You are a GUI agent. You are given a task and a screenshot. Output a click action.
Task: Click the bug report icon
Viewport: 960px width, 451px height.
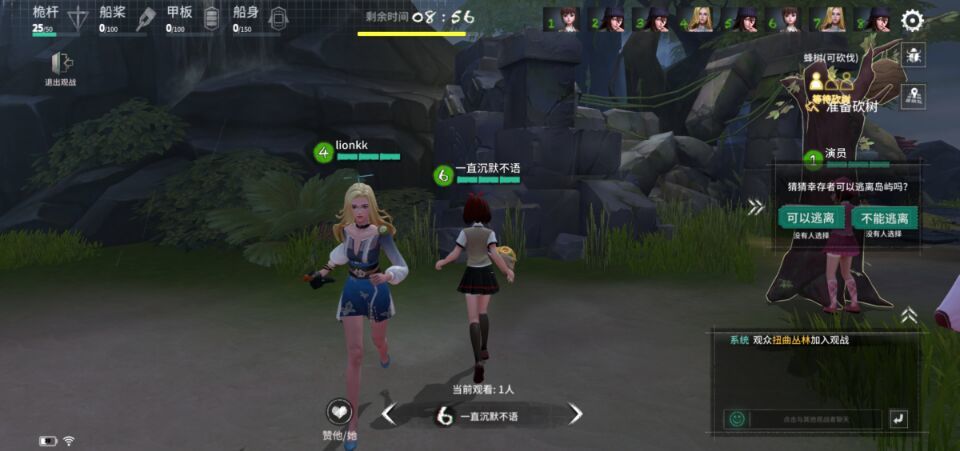coord(912,56)
